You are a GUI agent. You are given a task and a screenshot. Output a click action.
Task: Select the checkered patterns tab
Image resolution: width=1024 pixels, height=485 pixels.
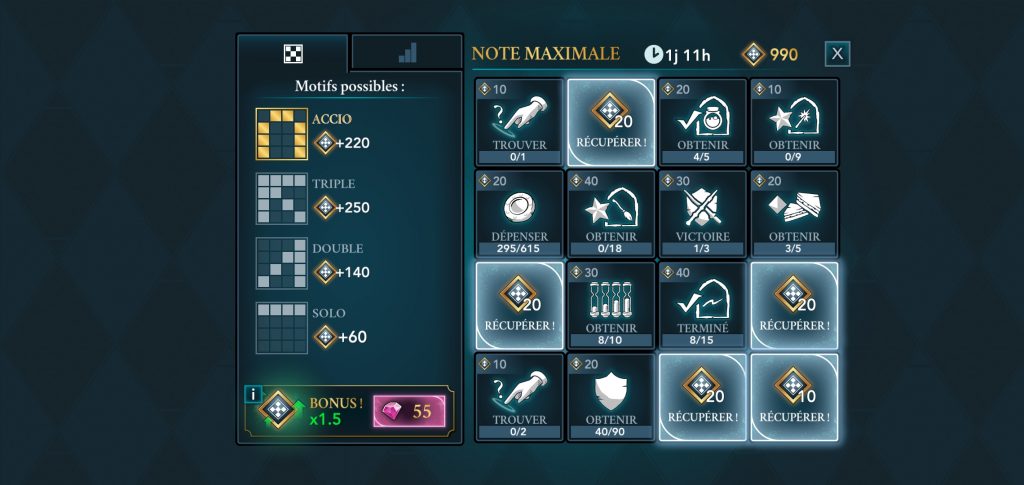293,53
